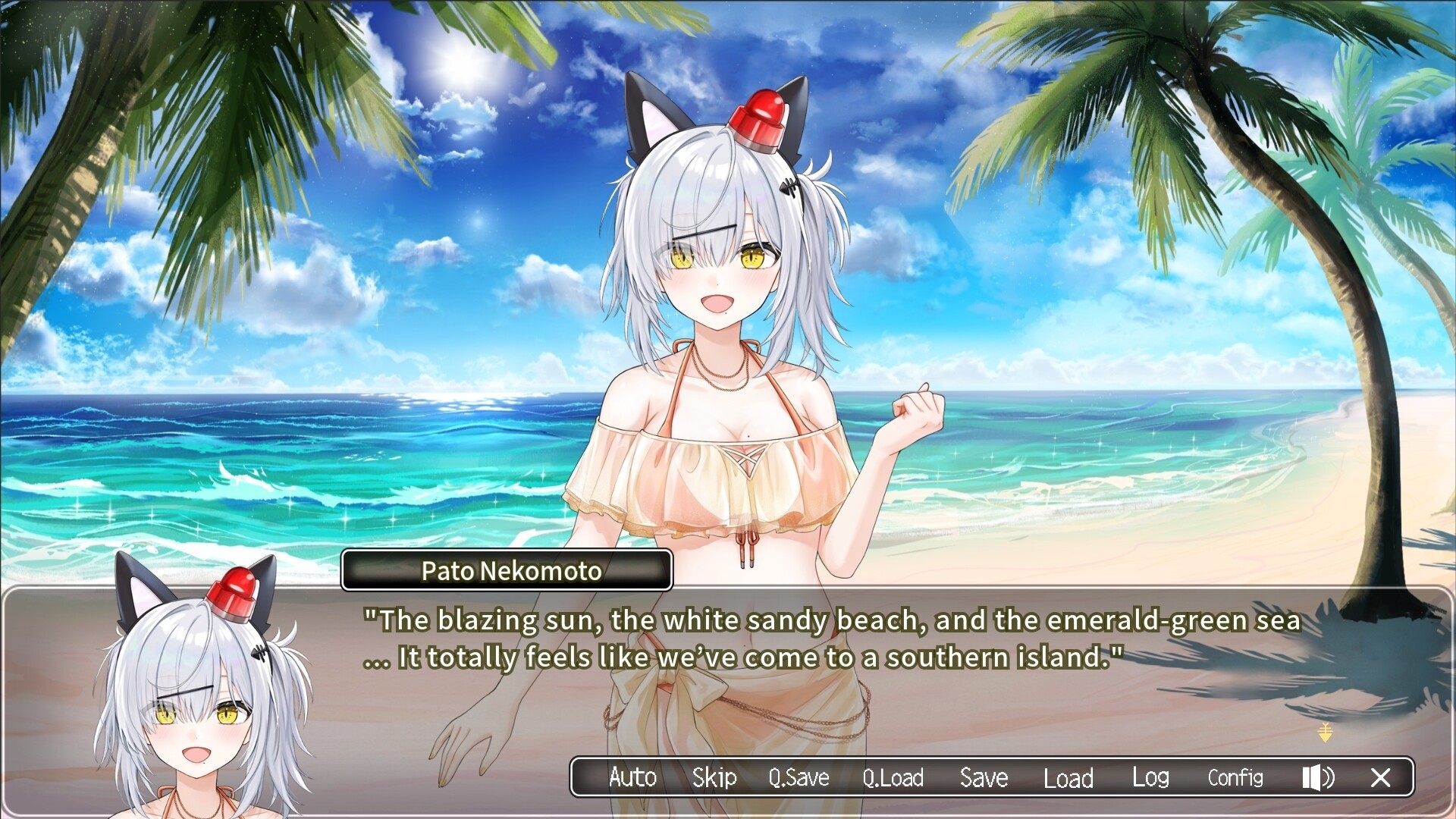Image resolution: width=1456 pixels, height=819 pixels.
Task: Activate the Skip button
Action: point(714,777)
